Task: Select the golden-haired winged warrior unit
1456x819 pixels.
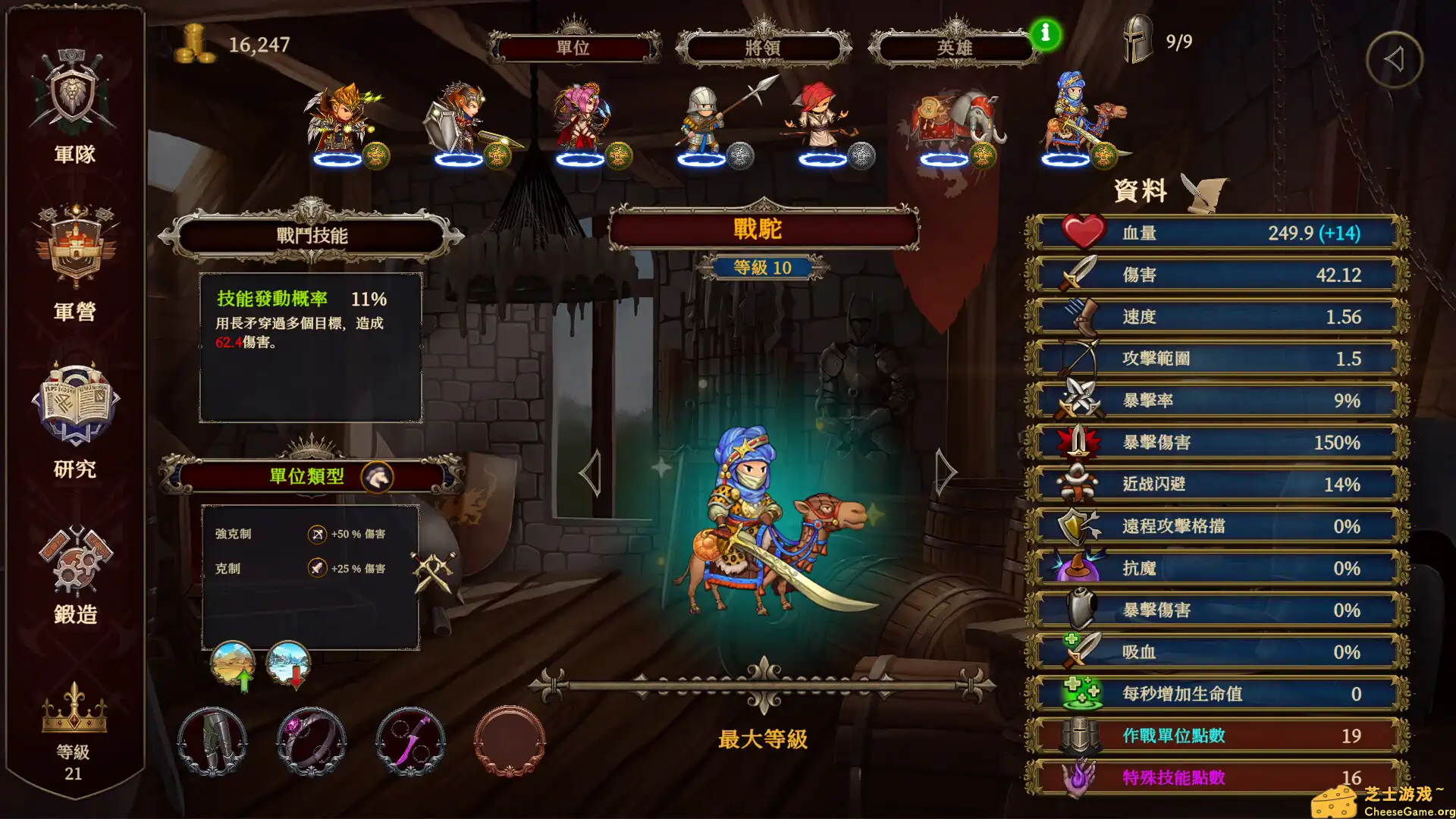Action: click(x=341, y=121)
